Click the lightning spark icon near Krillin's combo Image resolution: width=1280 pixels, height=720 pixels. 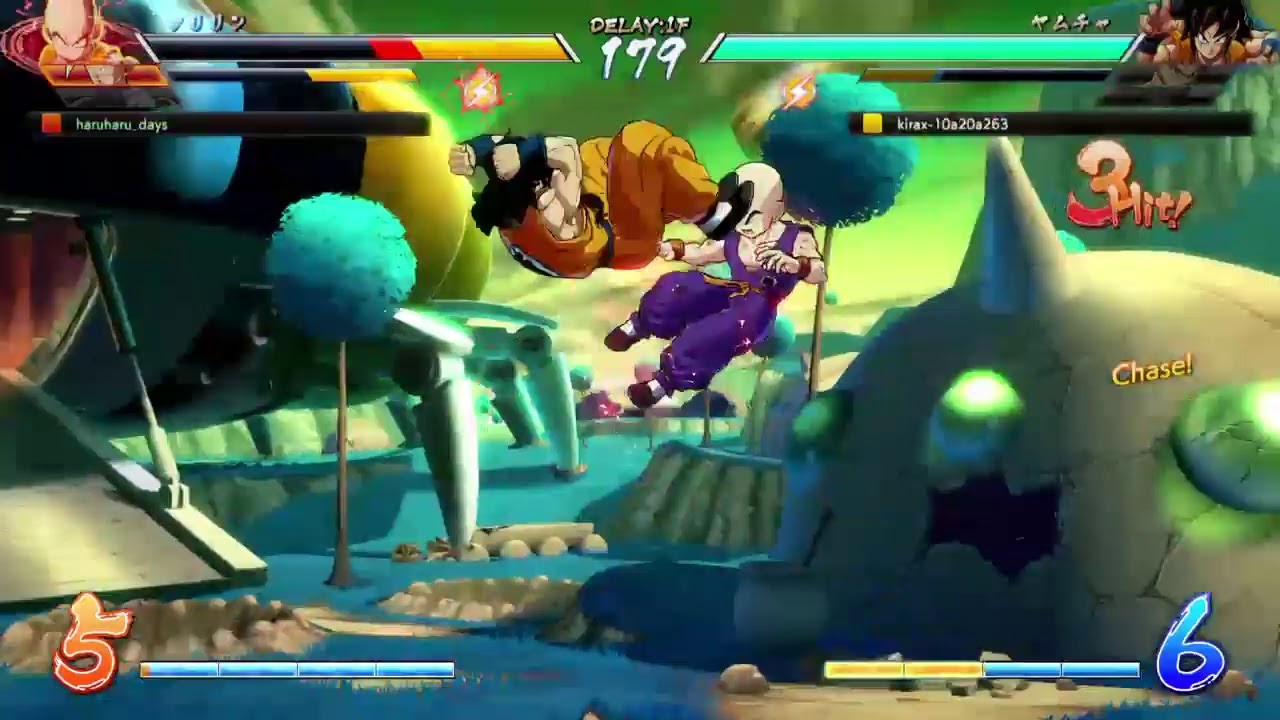481,87
